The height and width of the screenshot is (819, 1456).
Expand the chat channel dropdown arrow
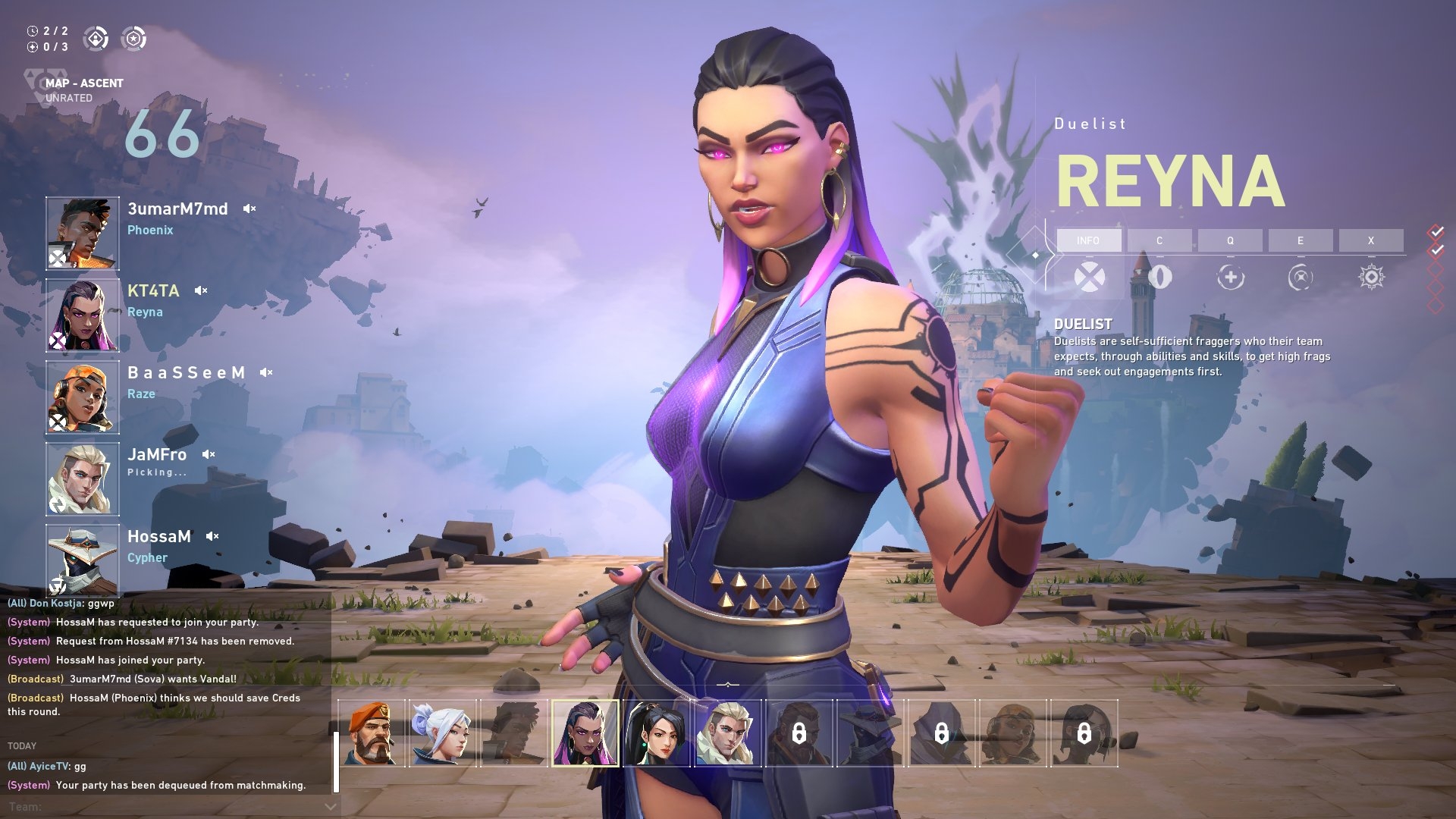pos(330,807)
